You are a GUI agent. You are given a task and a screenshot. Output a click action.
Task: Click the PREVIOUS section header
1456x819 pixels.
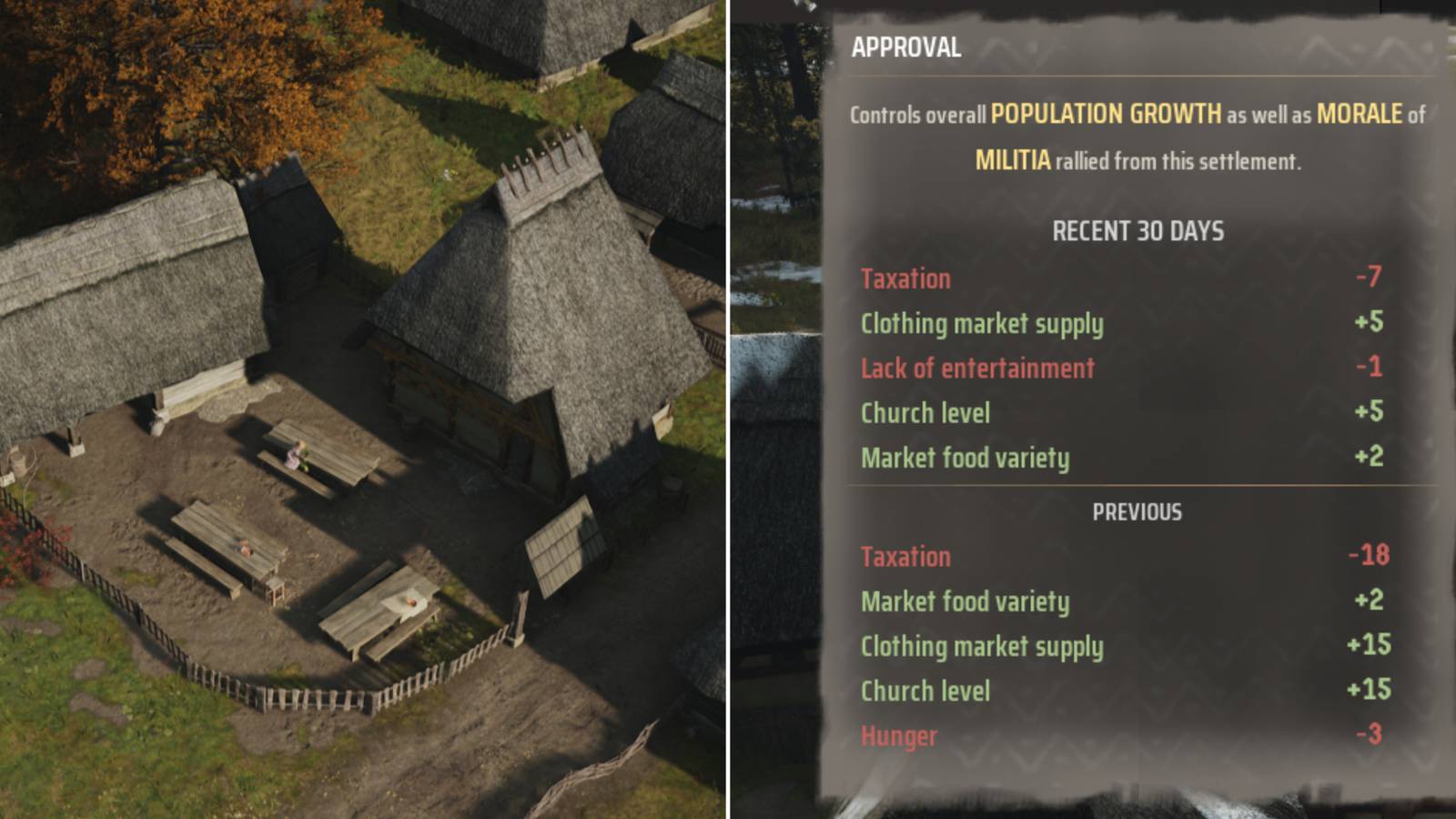[x=1137, y=511]
